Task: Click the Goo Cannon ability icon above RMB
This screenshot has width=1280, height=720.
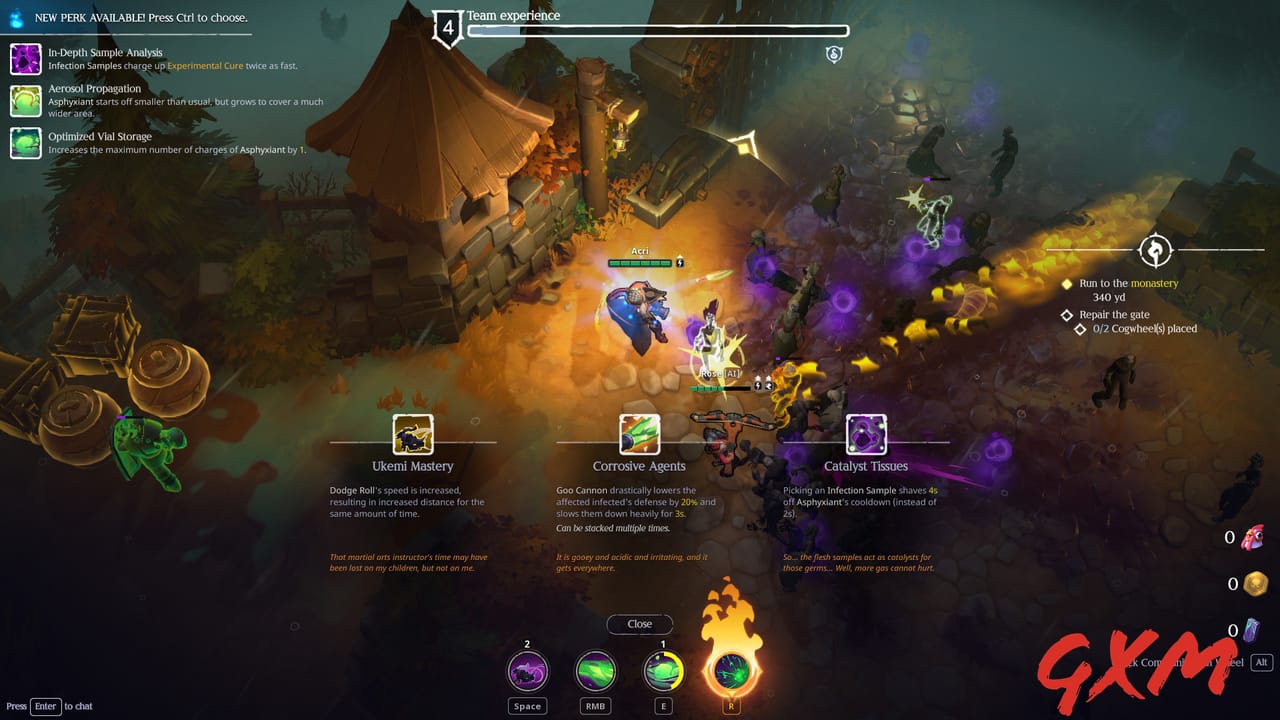Action: (x=595, y=671)
